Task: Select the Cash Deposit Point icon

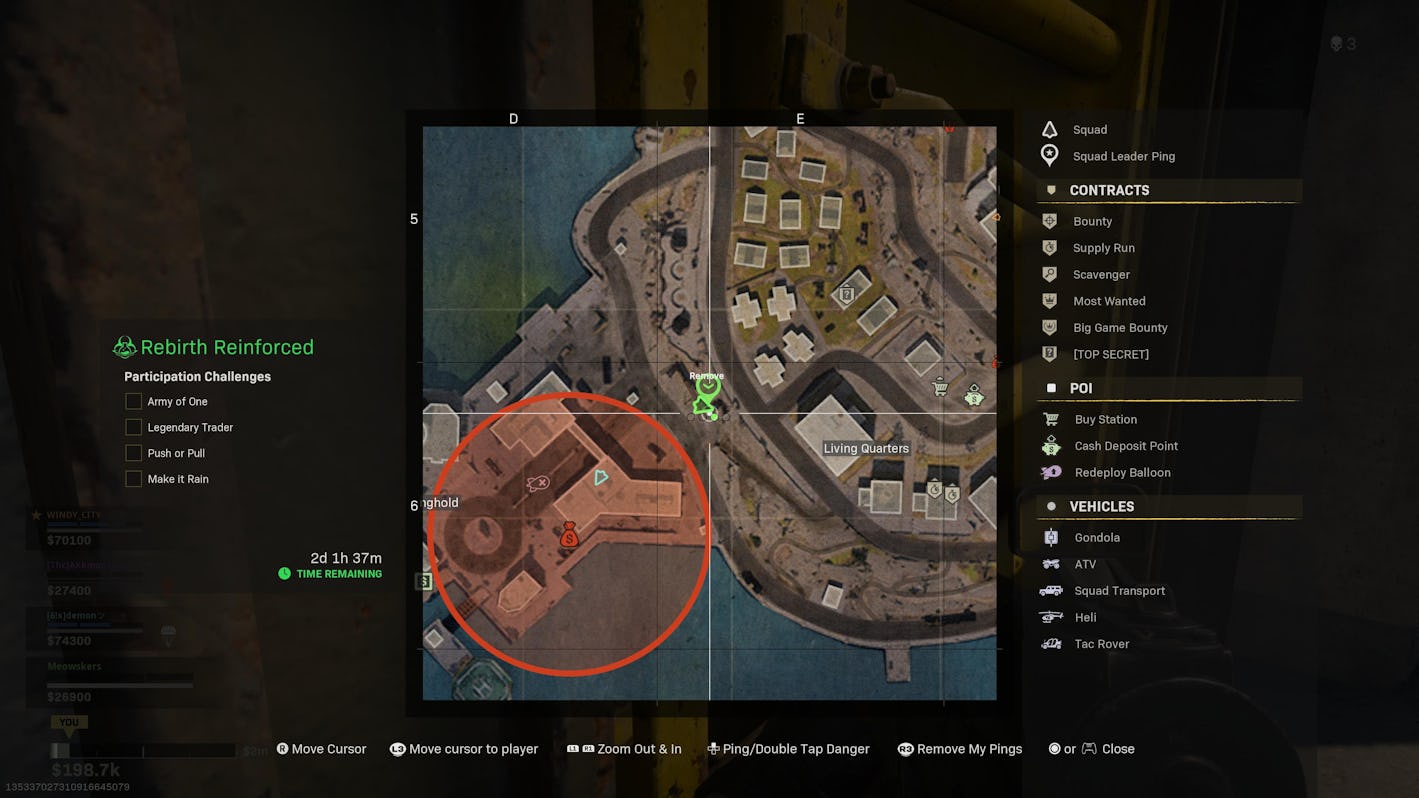Action: (x=1049, y=446)
